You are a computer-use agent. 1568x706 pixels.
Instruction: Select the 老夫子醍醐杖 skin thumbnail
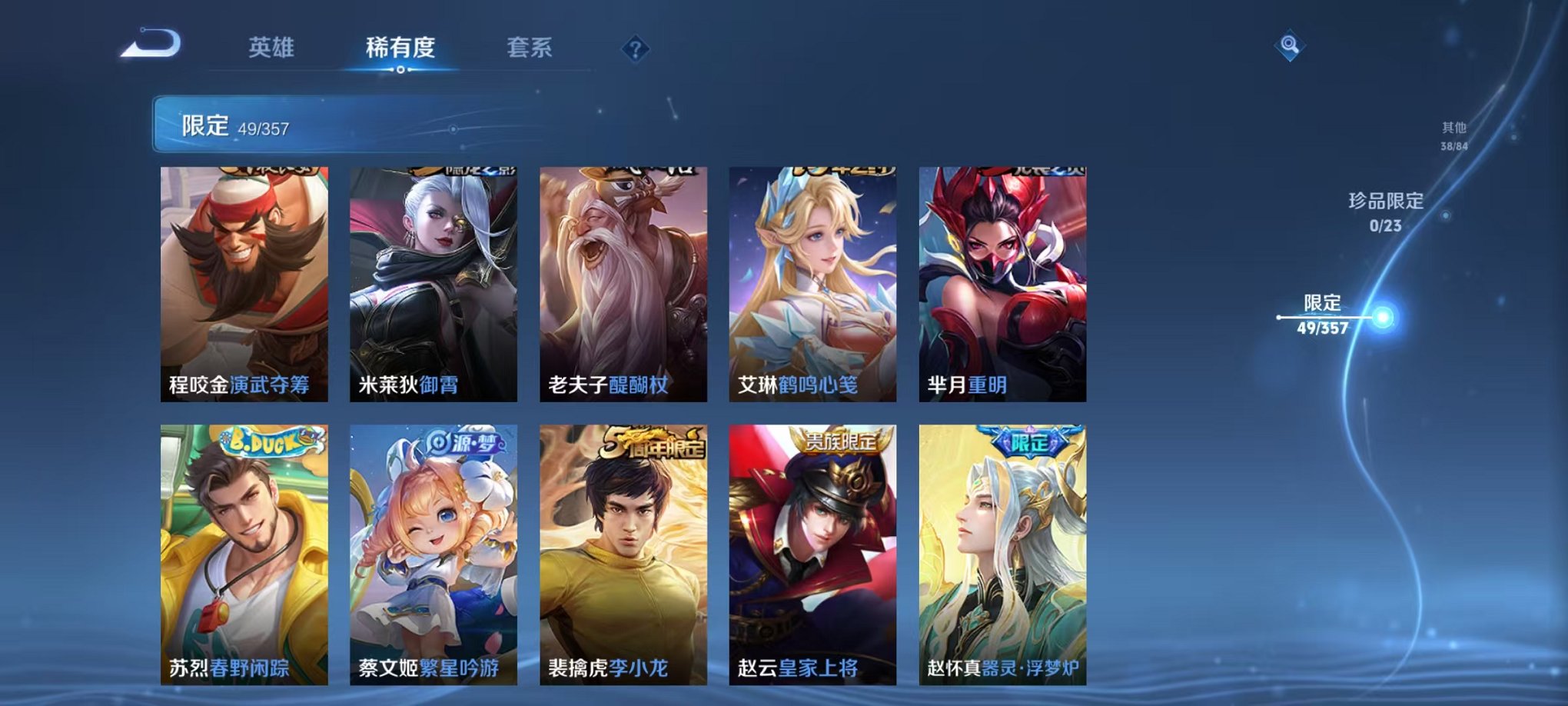[623, 285]
